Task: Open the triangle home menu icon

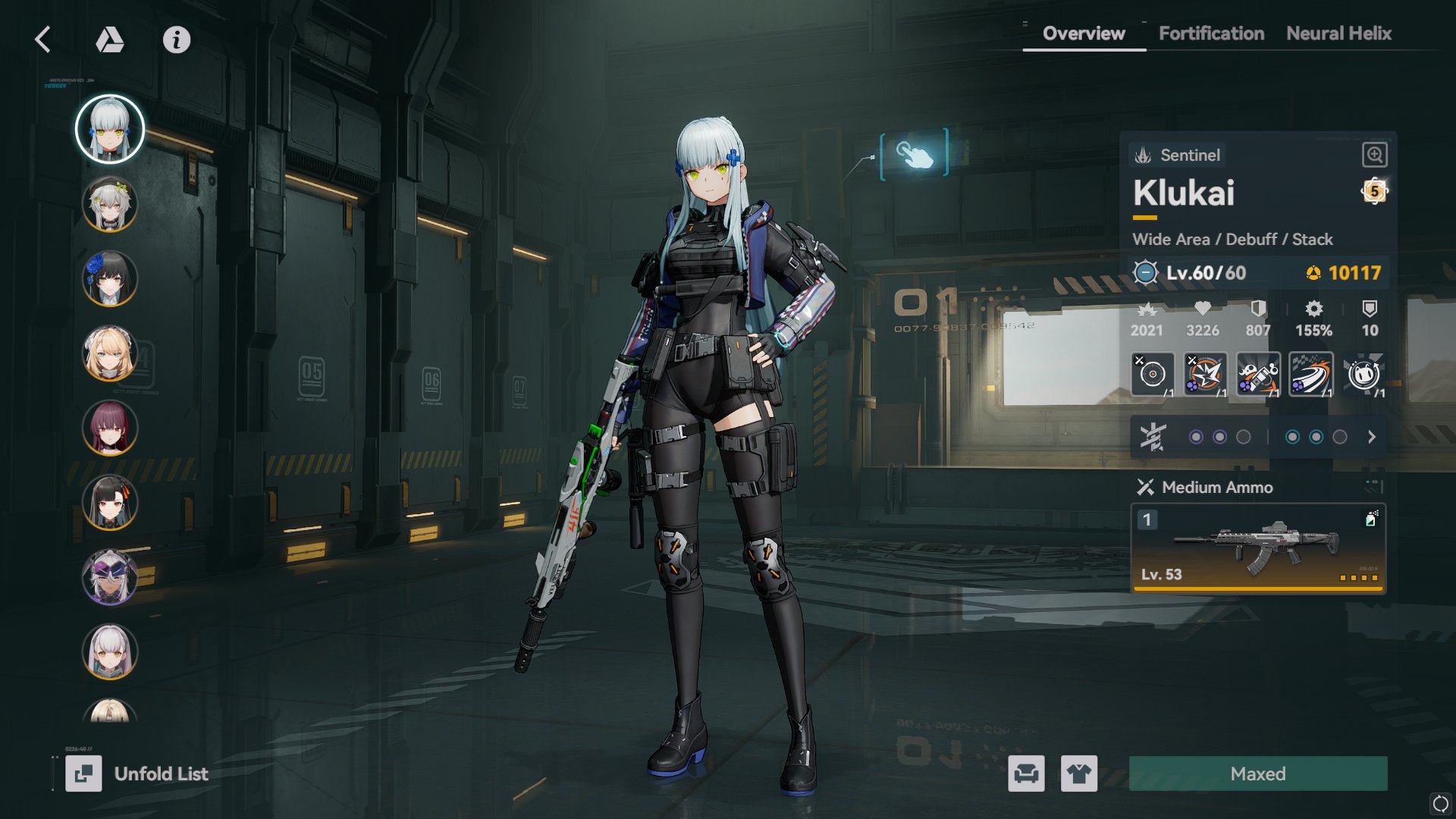Action: pyautogui.click(x=110, y=39)
